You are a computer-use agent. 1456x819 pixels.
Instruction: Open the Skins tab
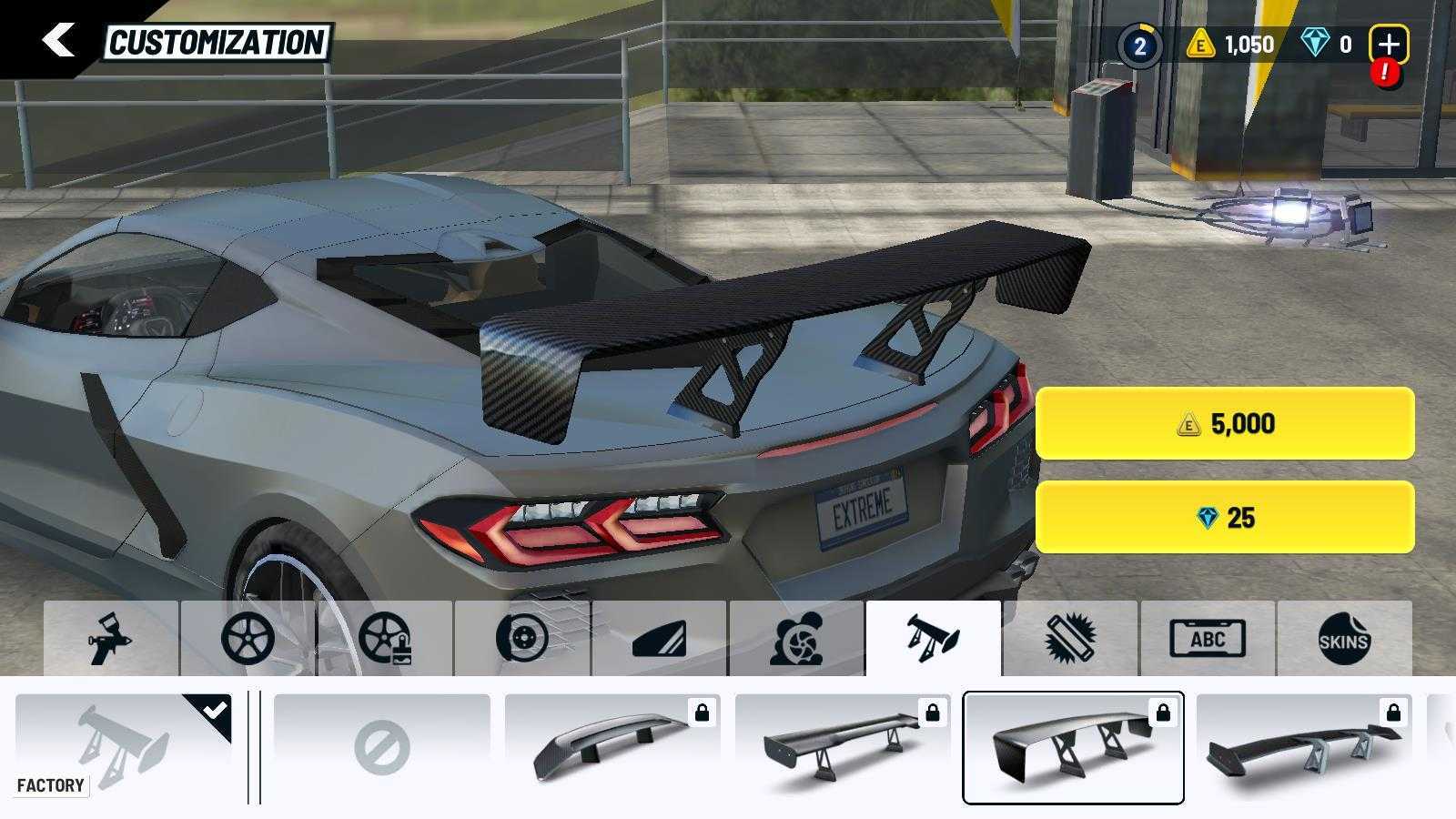pos(1344,639)
